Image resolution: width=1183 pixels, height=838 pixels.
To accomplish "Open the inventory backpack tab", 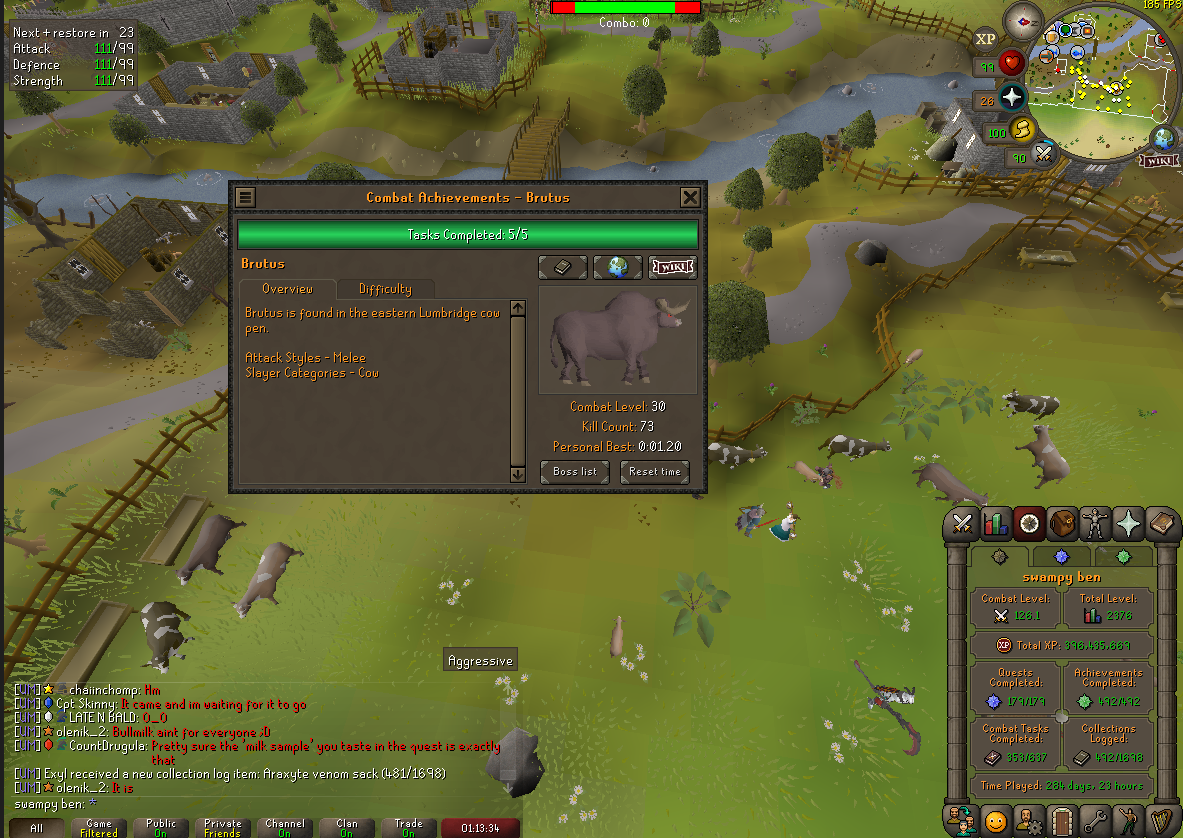I will point(1062,523).
